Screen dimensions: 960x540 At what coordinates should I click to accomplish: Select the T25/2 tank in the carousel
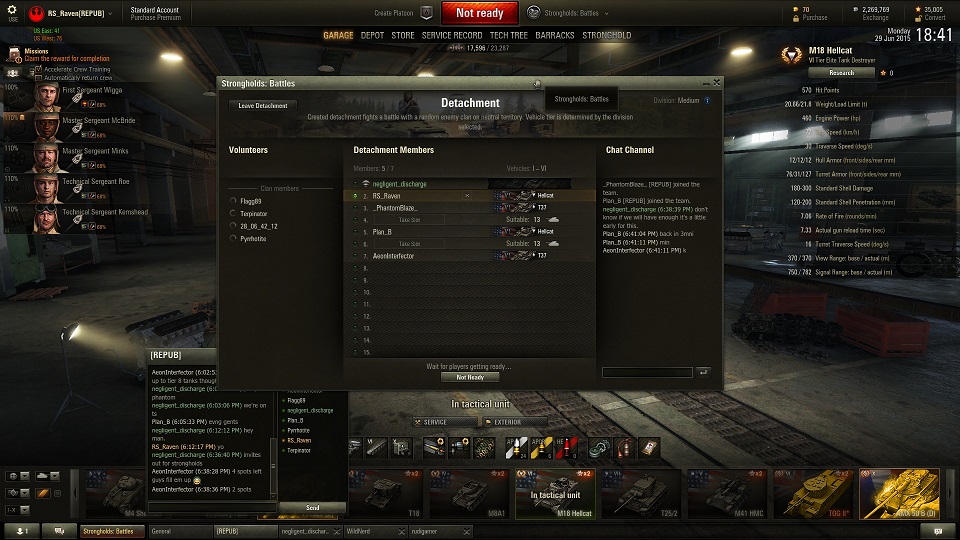[638, 494]
